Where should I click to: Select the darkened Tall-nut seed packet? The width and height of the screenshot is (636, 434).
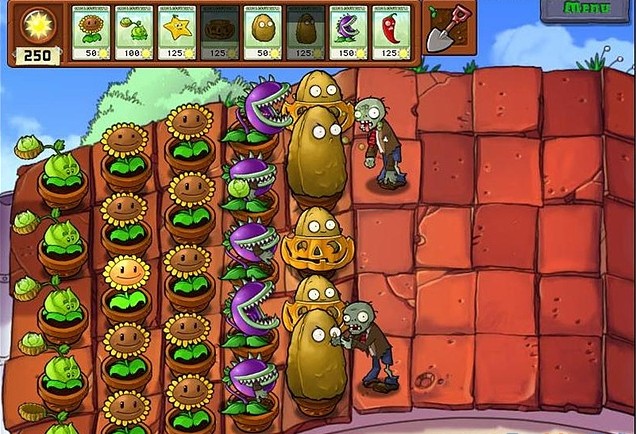click(x=307, y=31)
